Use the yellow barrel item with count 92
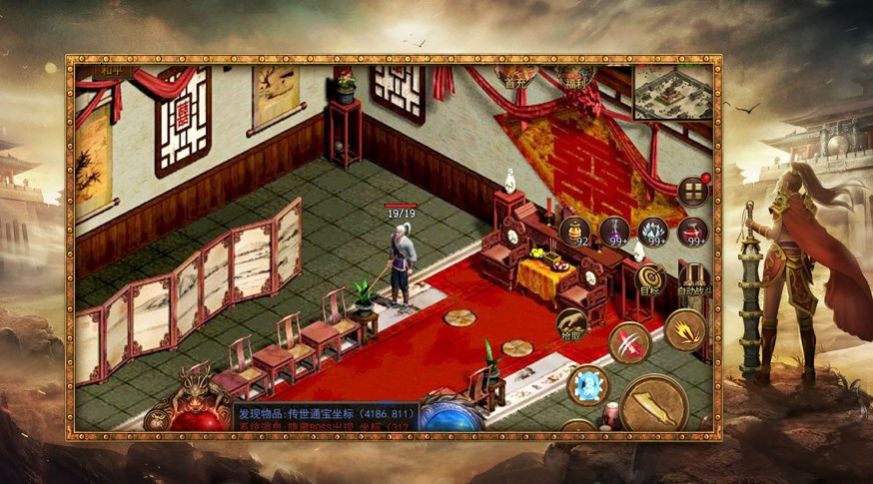873x484 pixels. [574, 231]
